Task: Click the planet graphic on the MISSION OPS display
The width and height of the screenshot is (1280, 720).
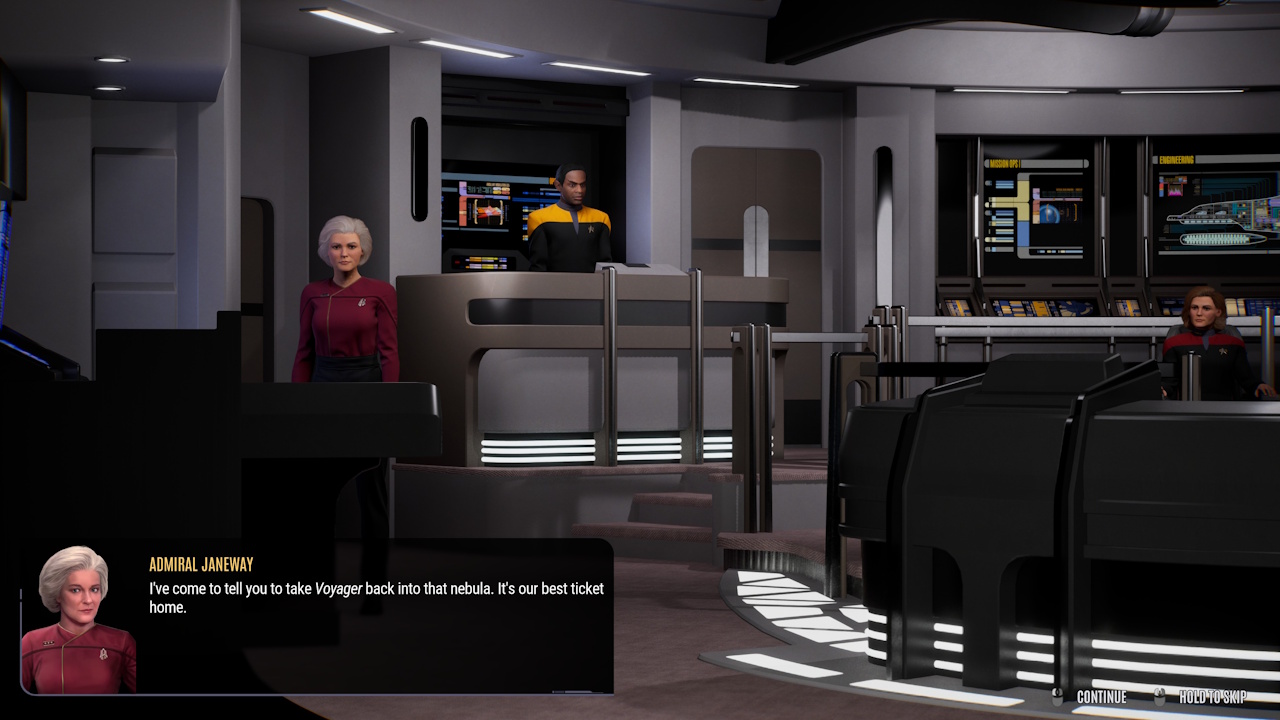Action: click(x=1049, y=213)
